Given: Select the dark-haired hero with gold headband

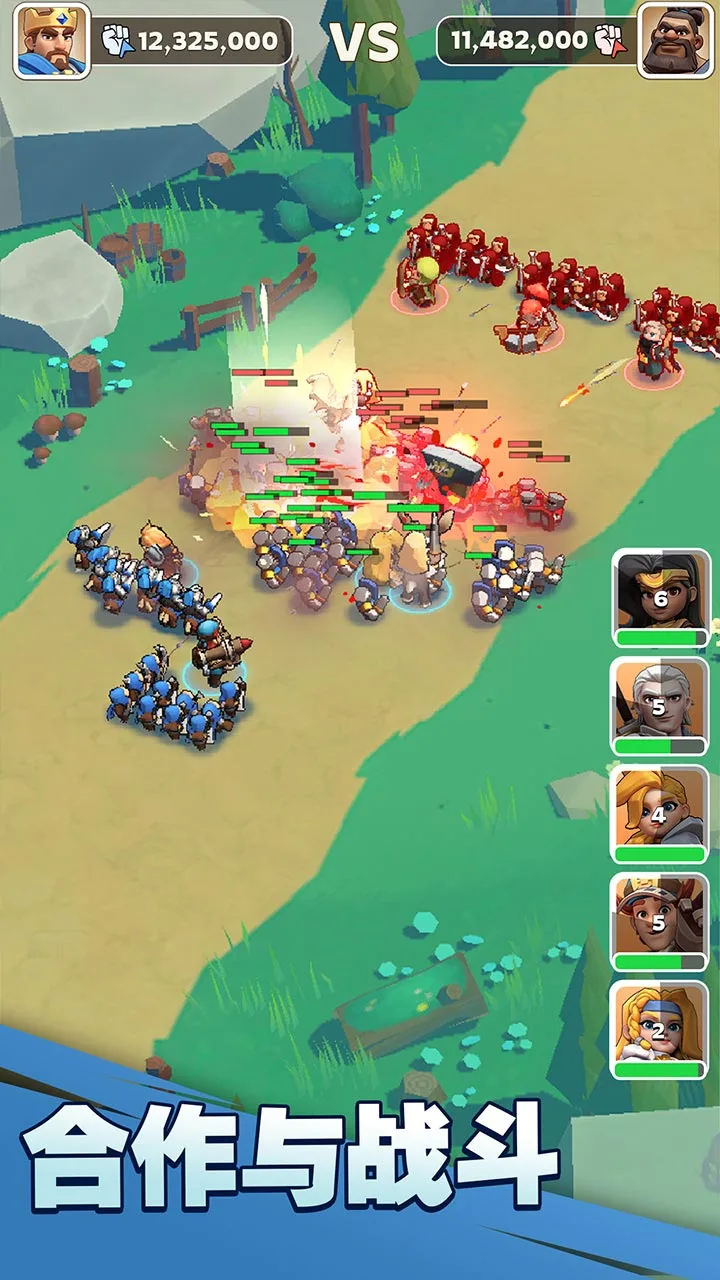Looking at the screenshot, I should point(660,597).
